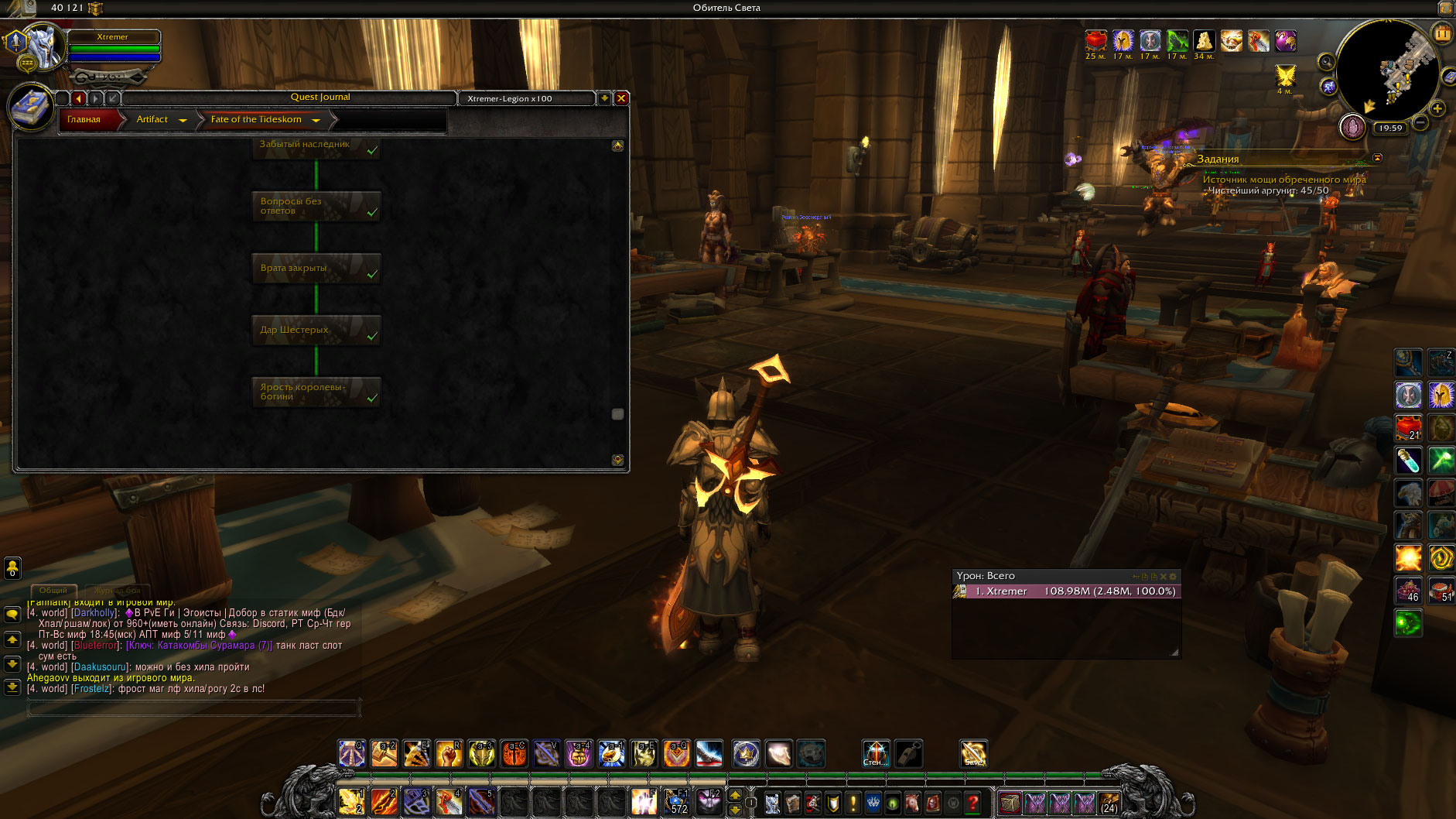The image size is (1456, 819).
Task: Activate the clenched fist ability icon
Action: 449,753
